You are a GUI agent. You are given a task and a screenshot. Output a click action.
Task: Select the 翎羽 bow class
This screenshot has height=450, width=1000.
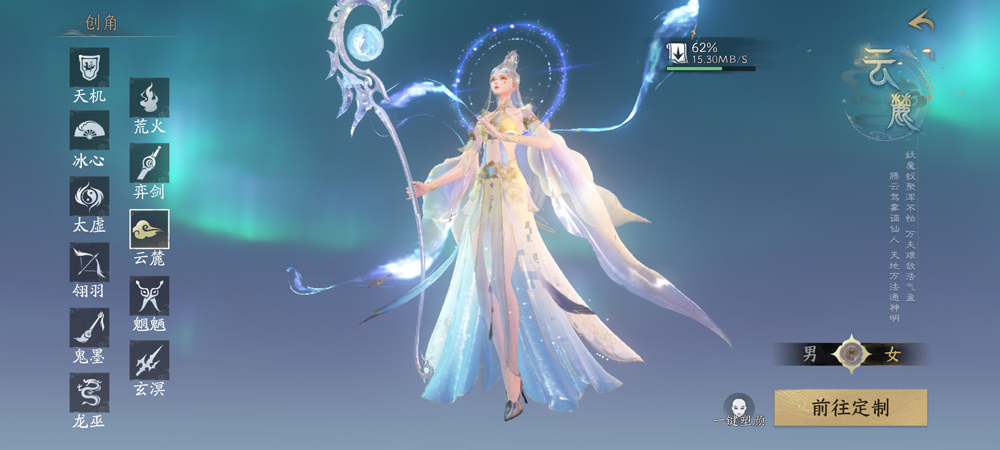(x=89, y=262)
